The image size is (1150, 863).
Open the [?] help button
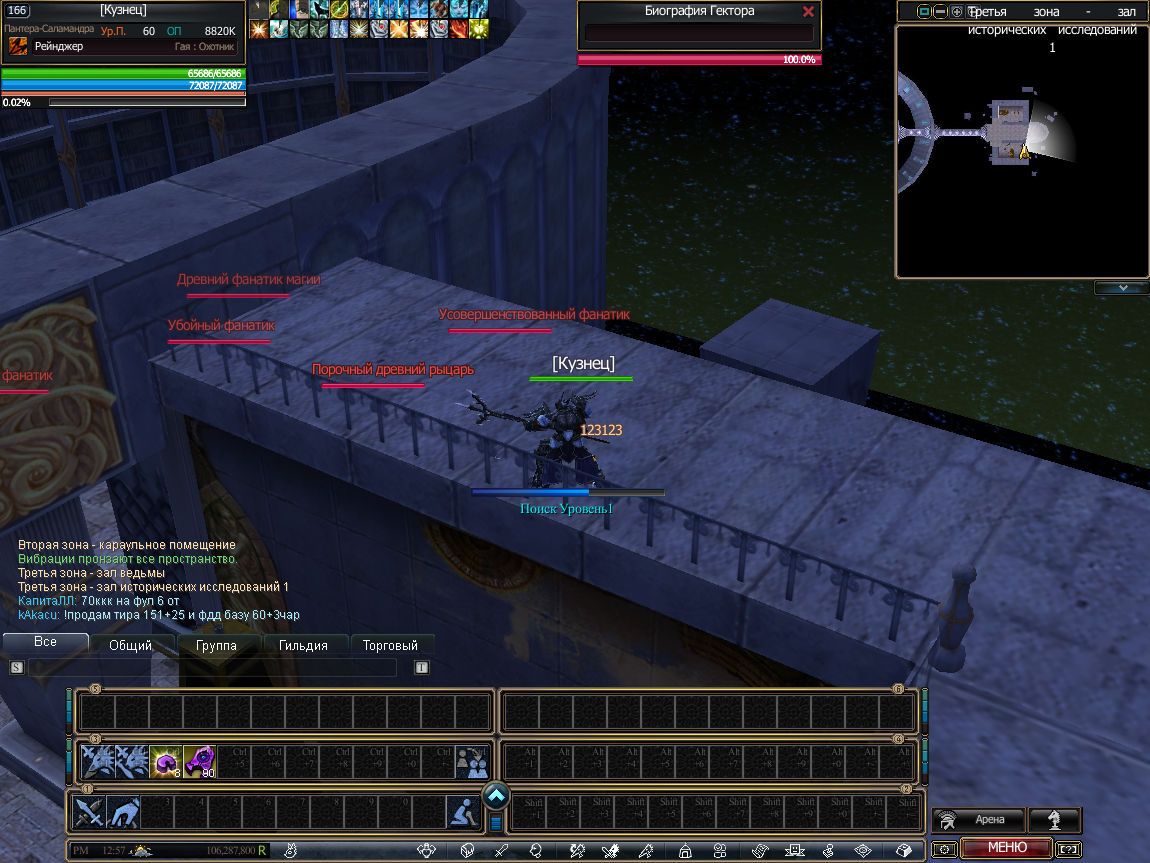(x=1068, y=849)
